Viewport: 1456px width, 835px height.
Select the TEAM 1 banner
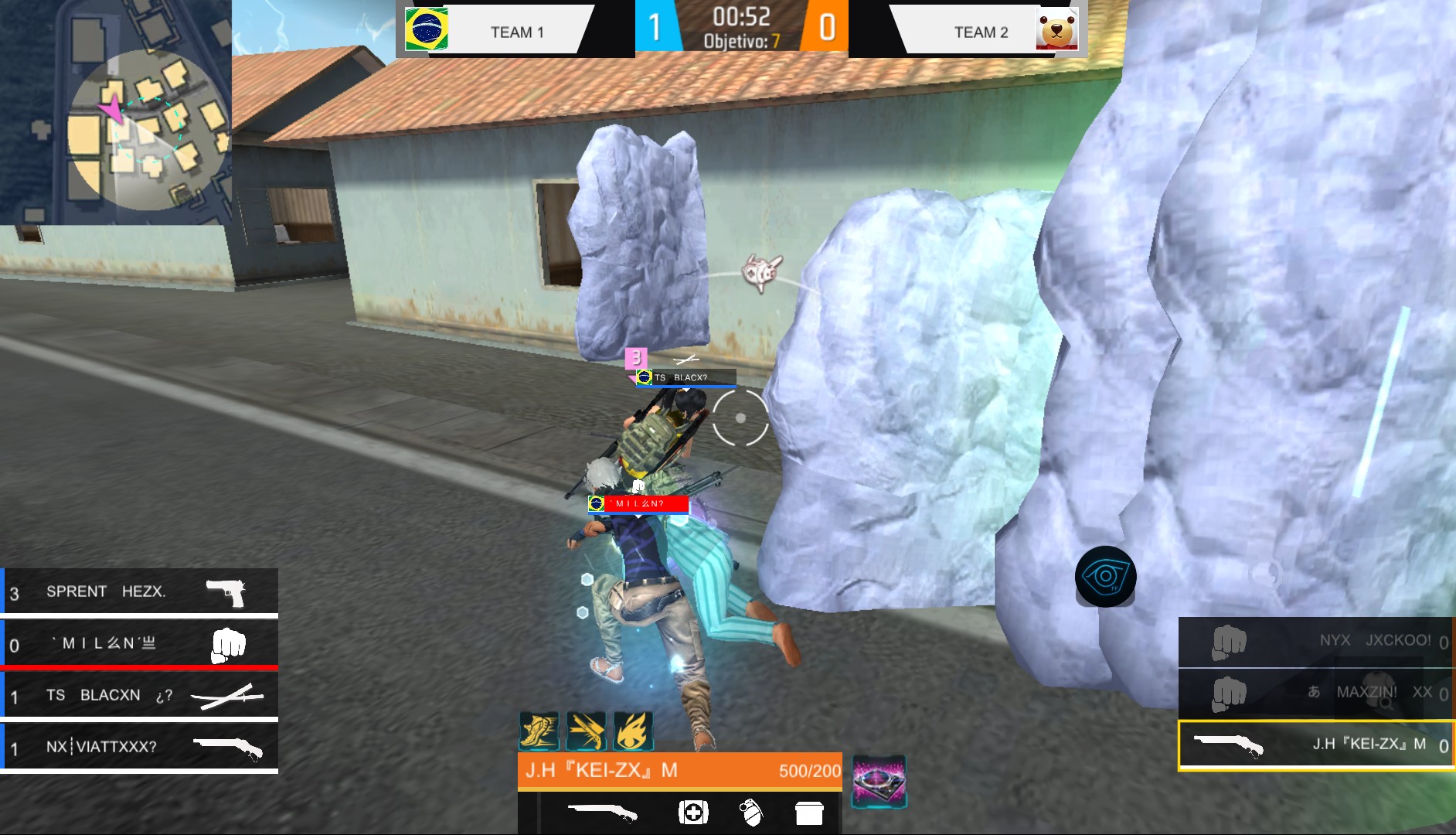tap(515, 32)
